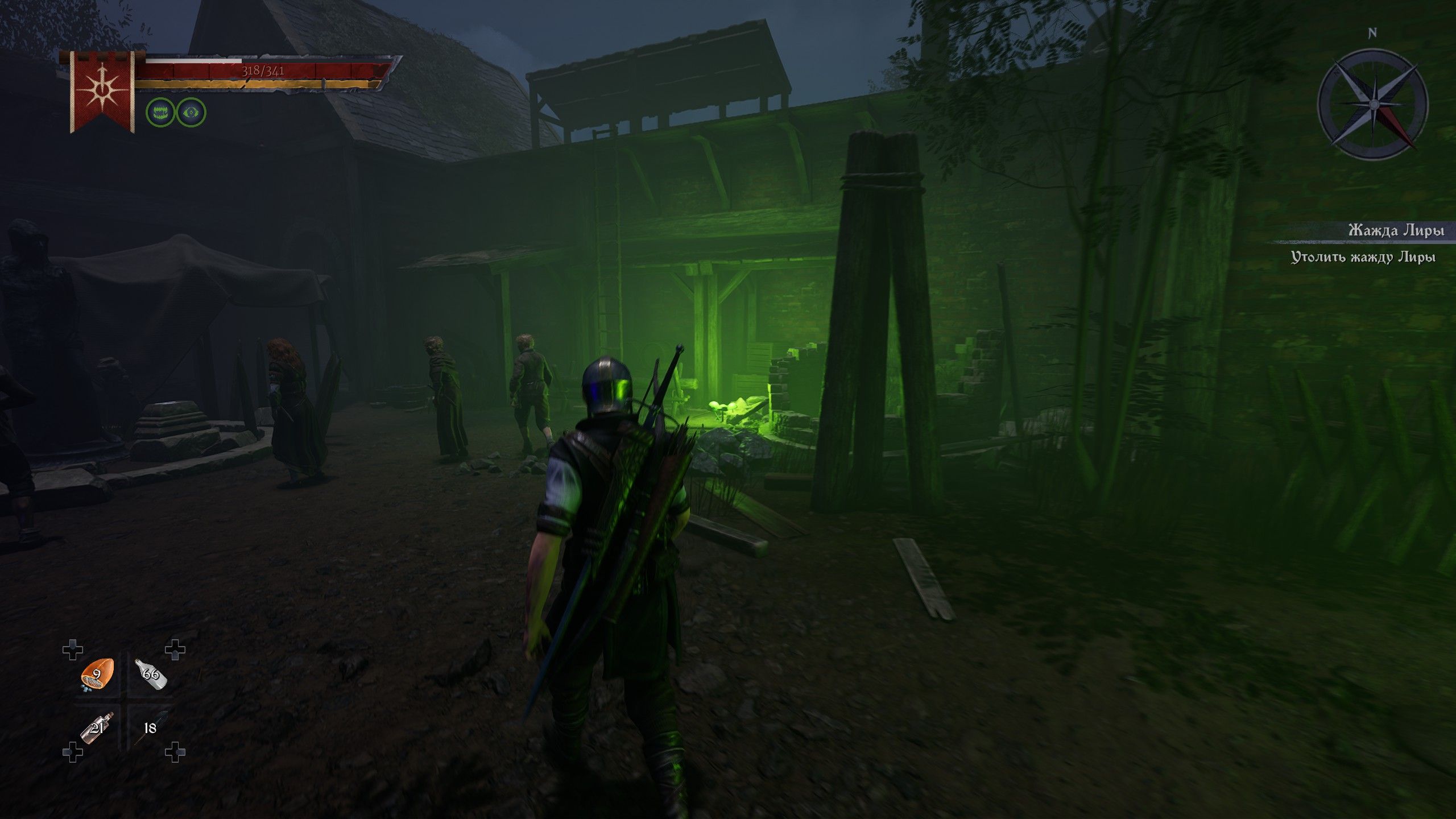Select the Утолить жажду Лиры objective

[1363, 257]
